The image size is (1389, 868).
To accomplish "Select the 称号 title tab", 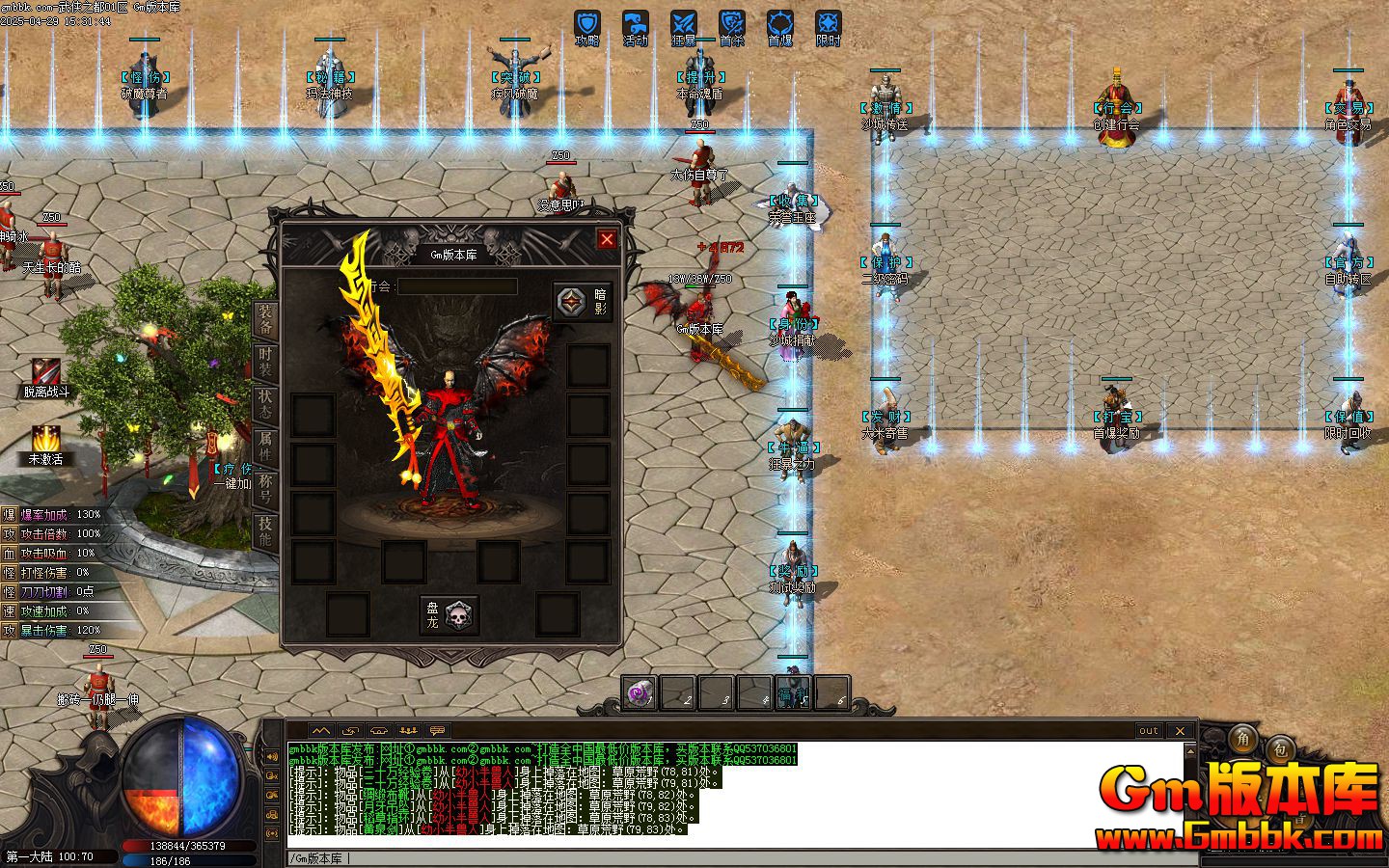I will (x=265, y=489).
